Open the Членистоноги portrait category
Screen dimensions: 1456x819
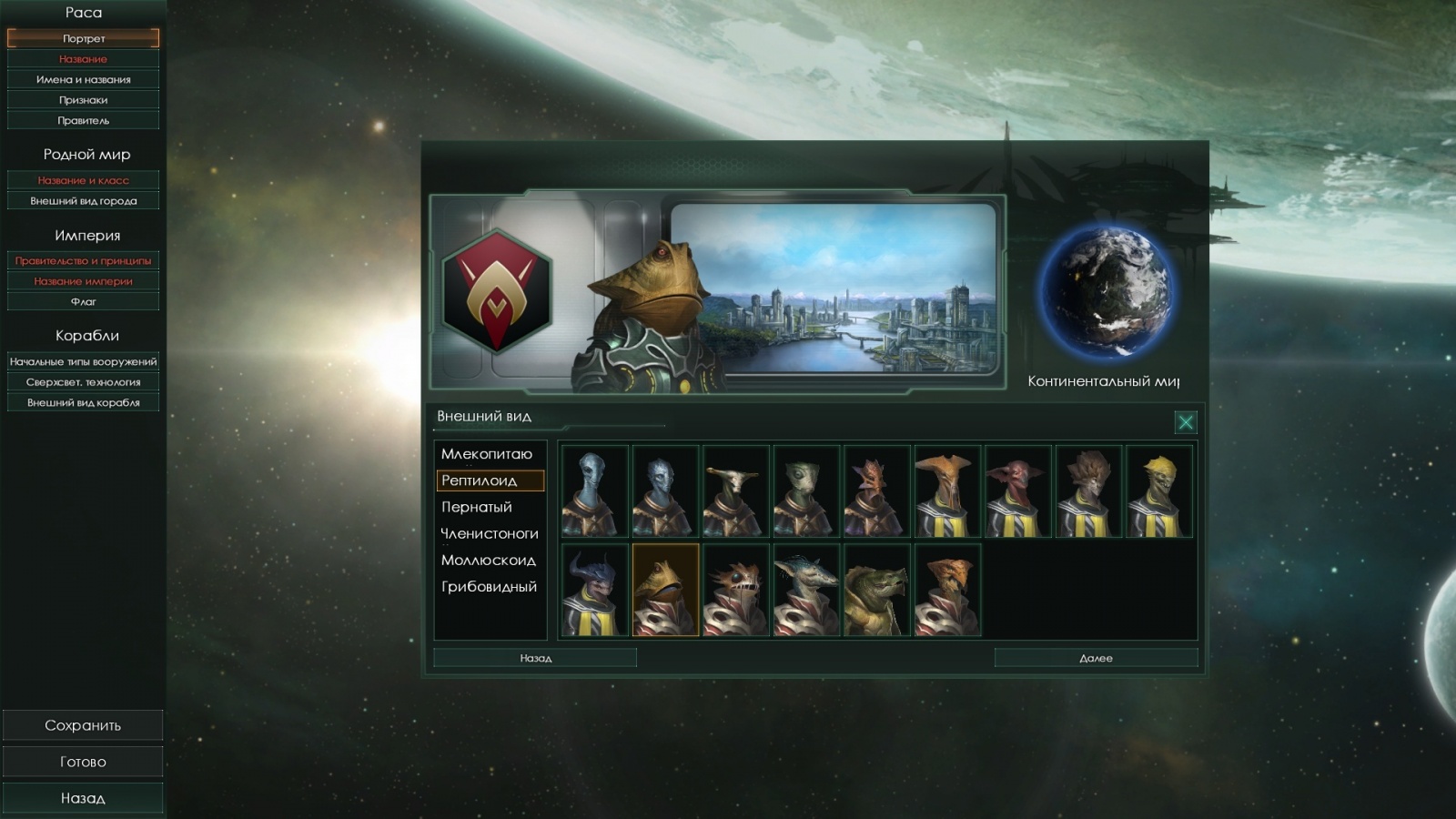pos(488,533)
